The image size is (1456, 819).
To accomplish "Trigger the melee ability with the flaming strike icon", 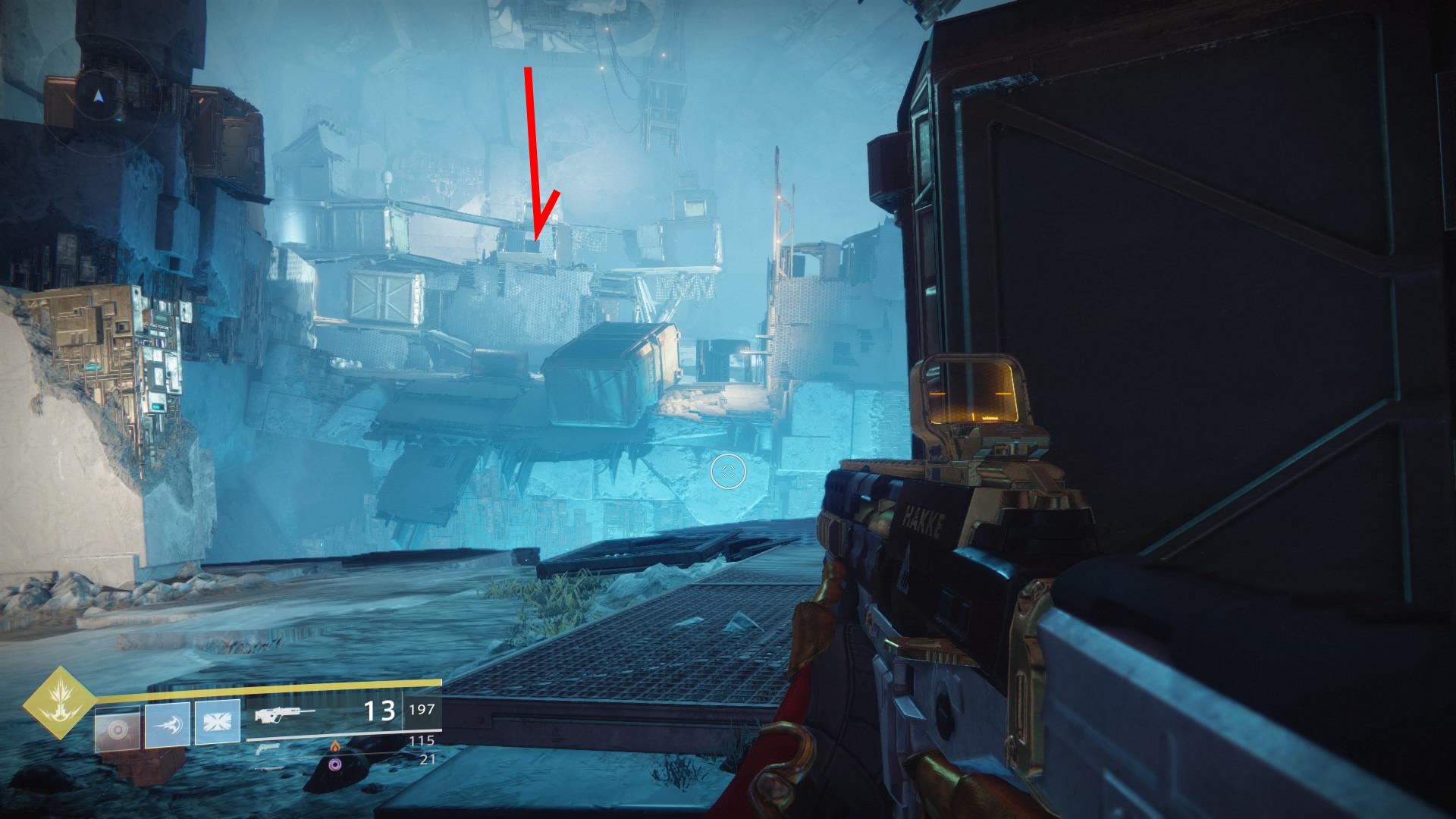I will point(168,724).
